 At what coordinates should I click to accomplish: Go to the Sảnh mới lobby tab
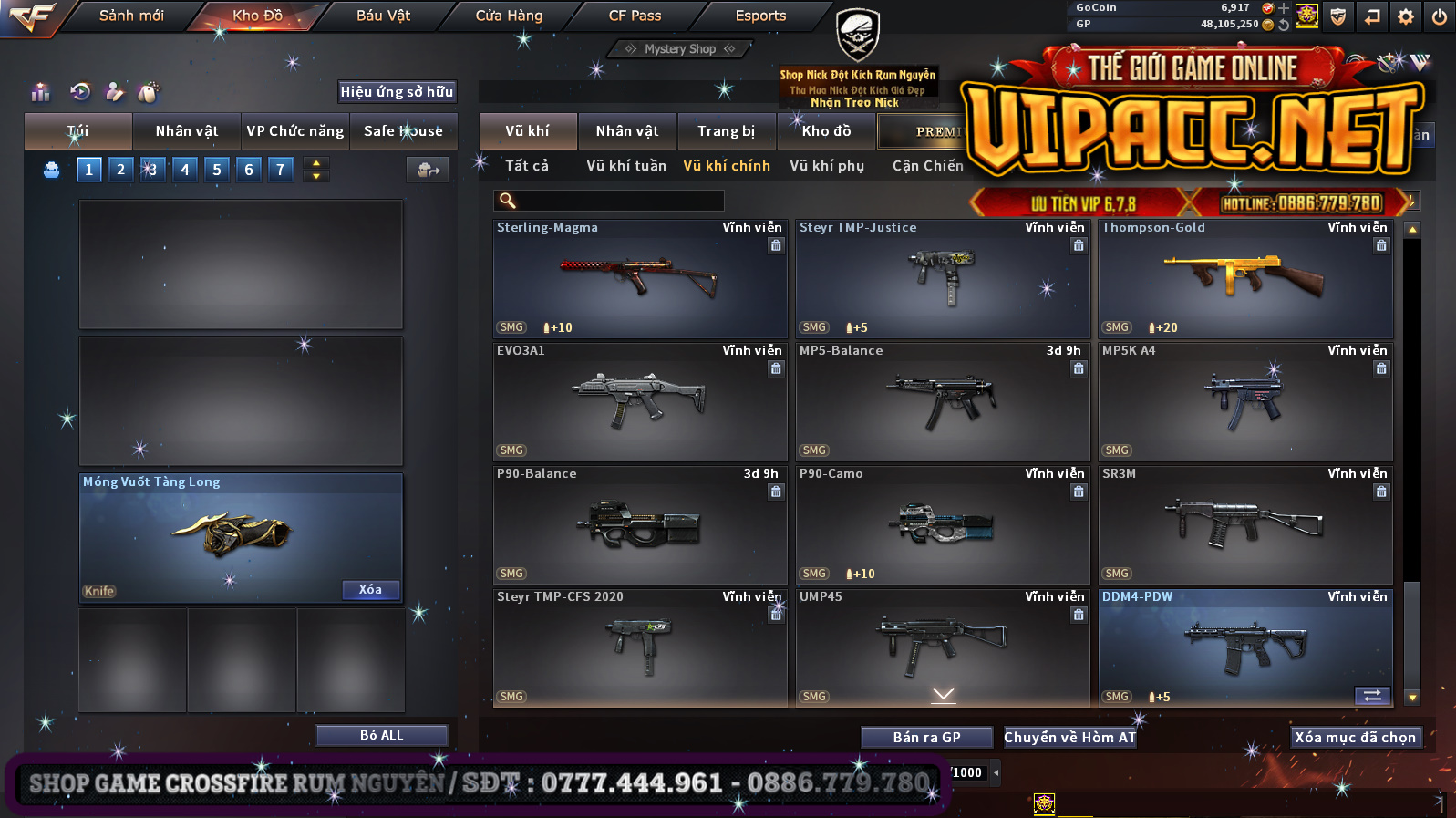(x=131, y=16)
